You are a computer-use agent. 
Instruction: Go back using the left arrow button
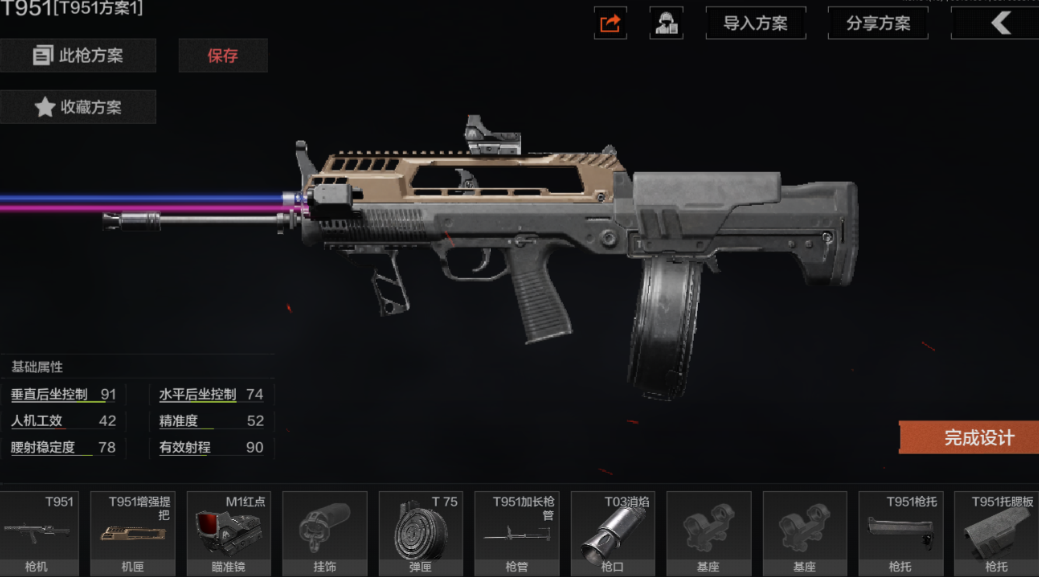(999, 23)
